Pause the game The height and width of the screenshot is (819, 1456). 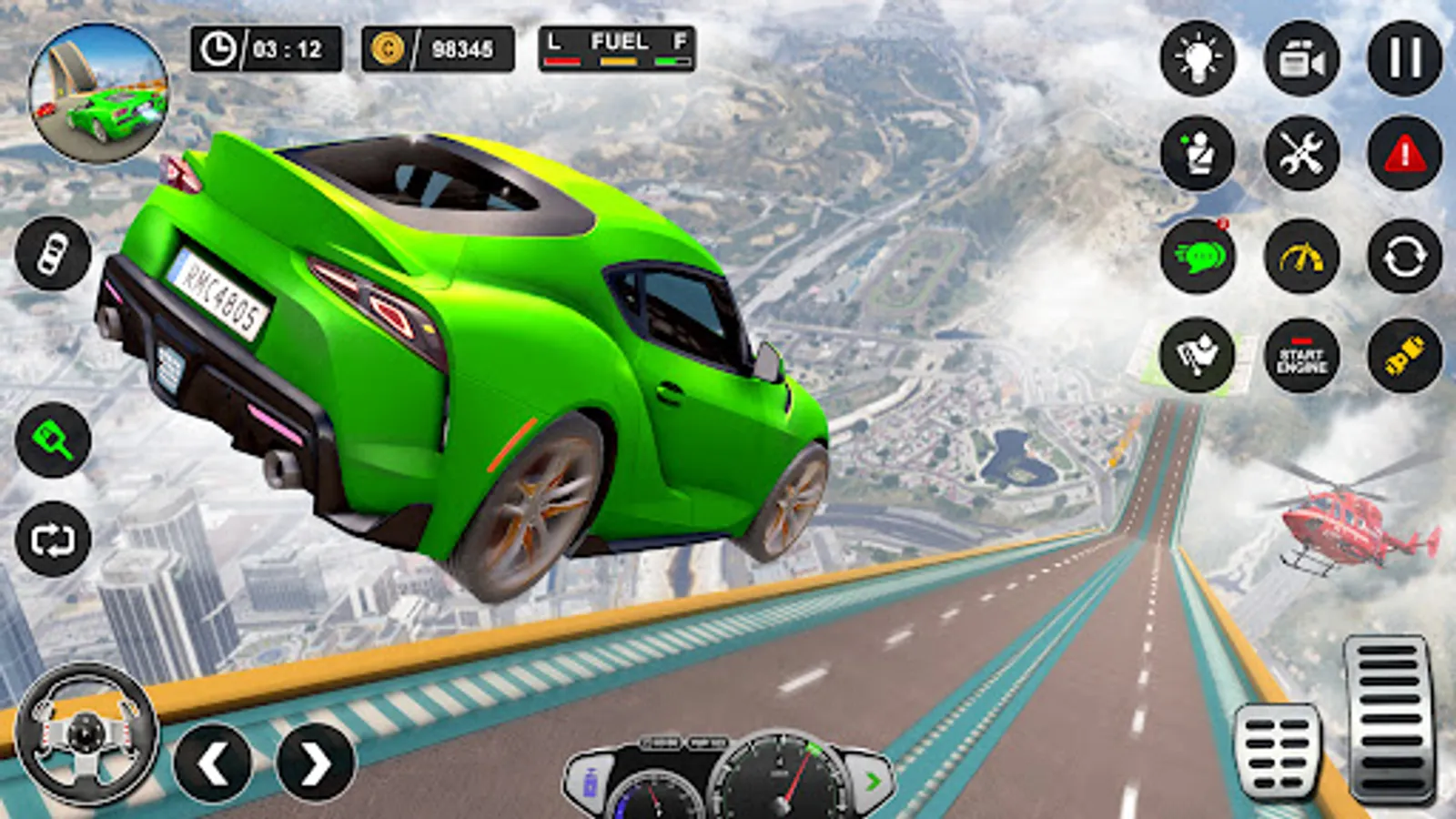pyautogui.click(x=1404, y=58)
